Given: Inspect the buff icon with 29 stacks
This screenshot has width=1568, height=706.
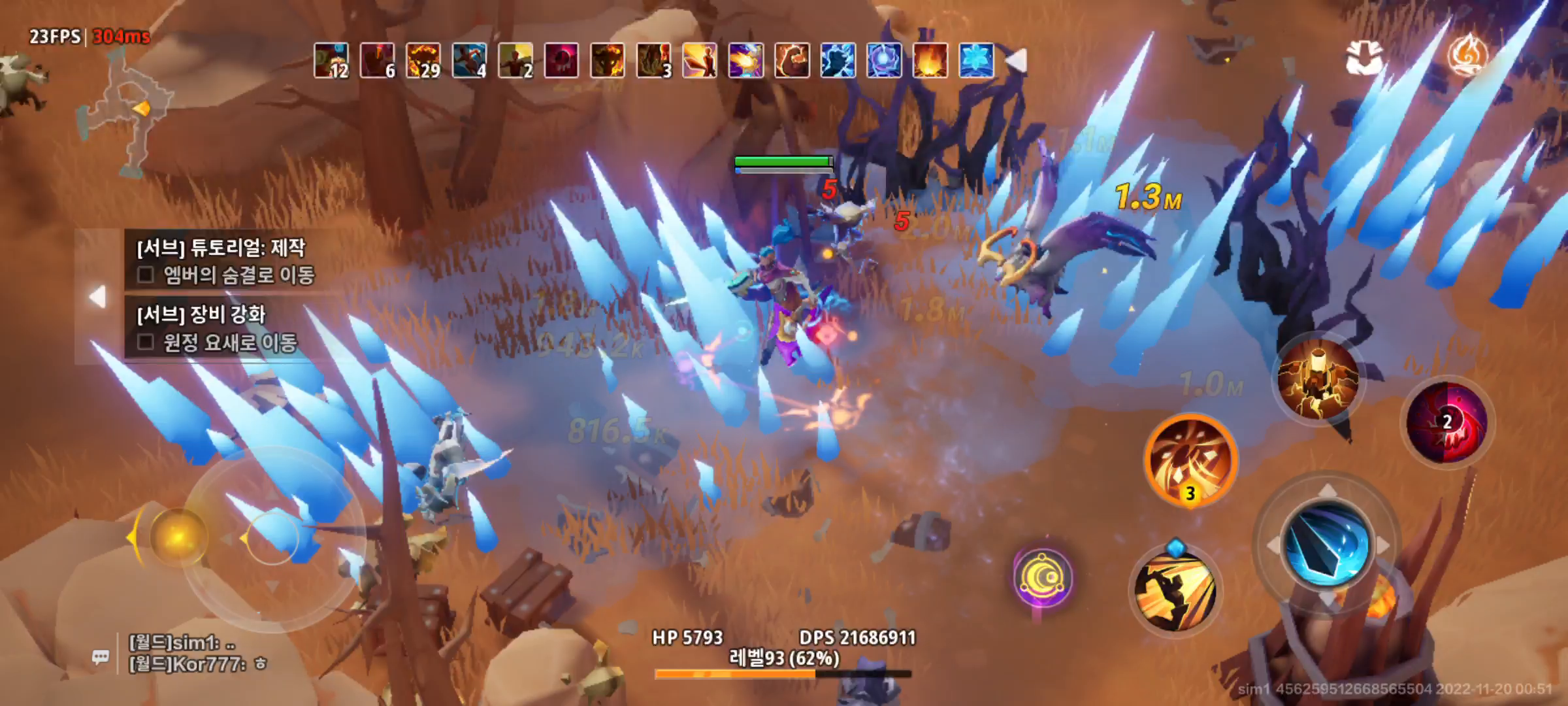Looking at the screenshot, I should tap(423, 61).
